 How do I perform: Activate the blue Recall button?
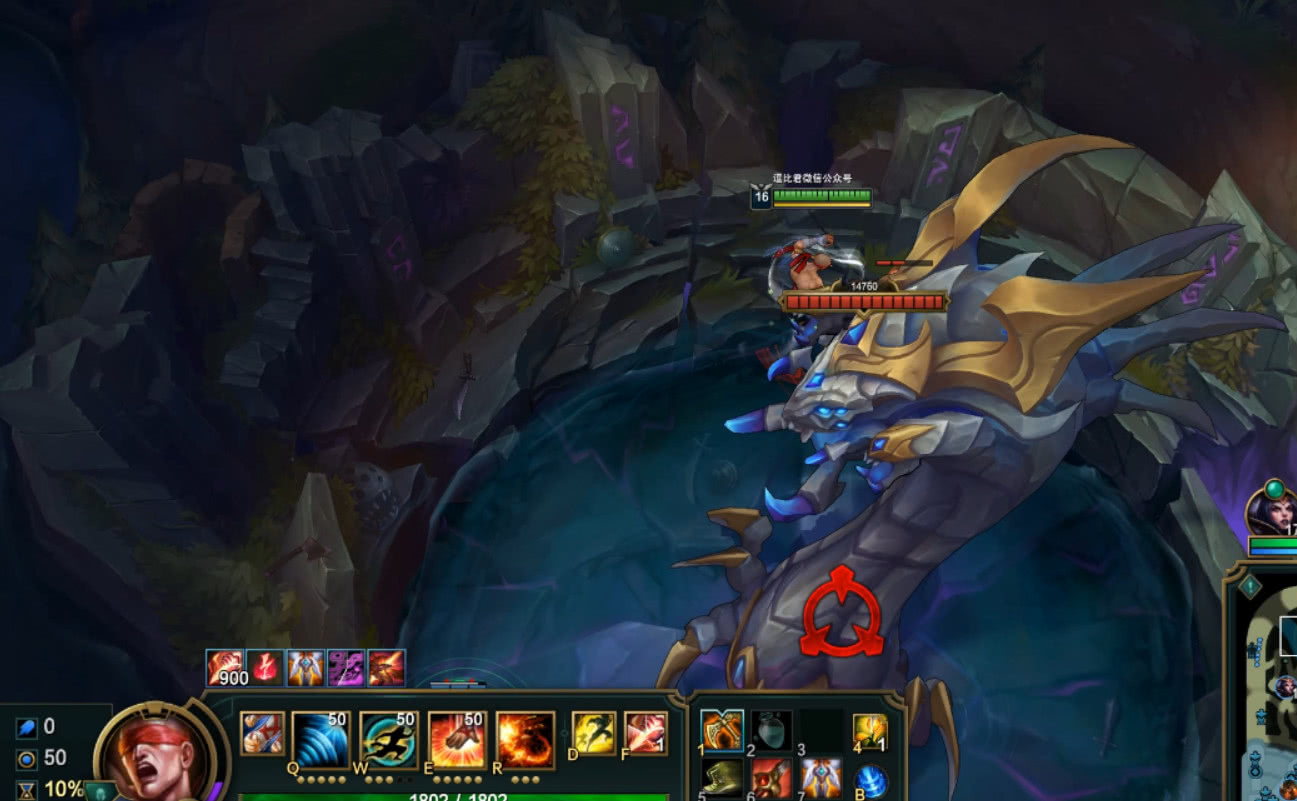point(872,781)
